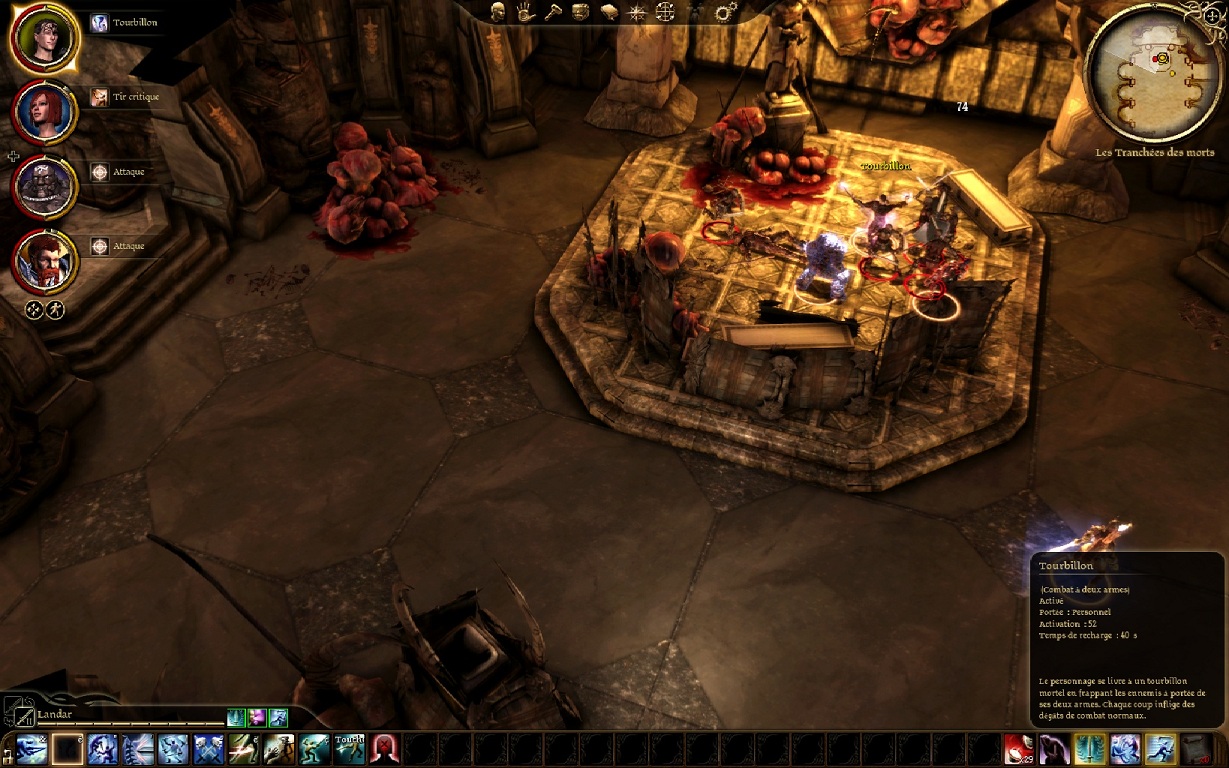
Task: Activate the crouching dark figure ability
Action: (x=1054, y=749)
